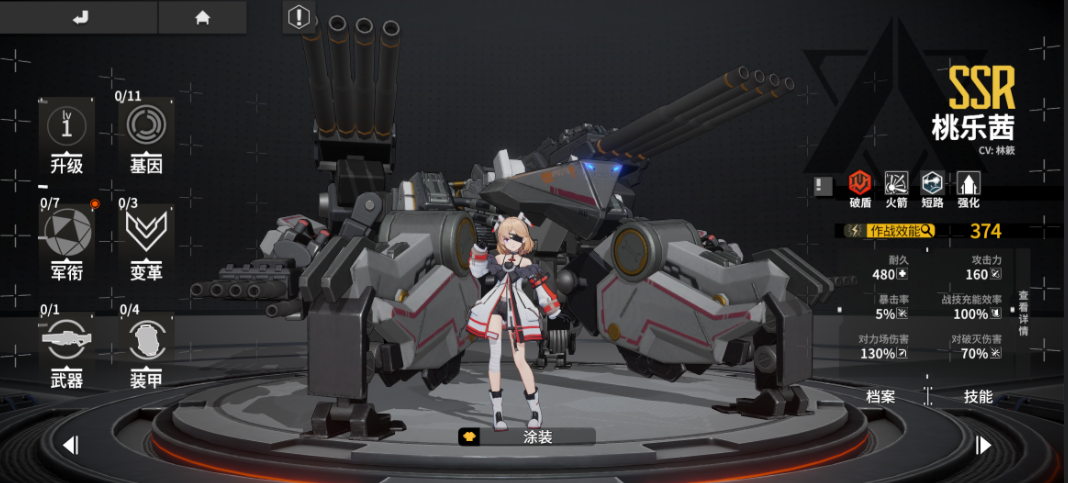Show the previous character with left arrow
Screen dimensions: 1068x483
click(x=70, y=445)
